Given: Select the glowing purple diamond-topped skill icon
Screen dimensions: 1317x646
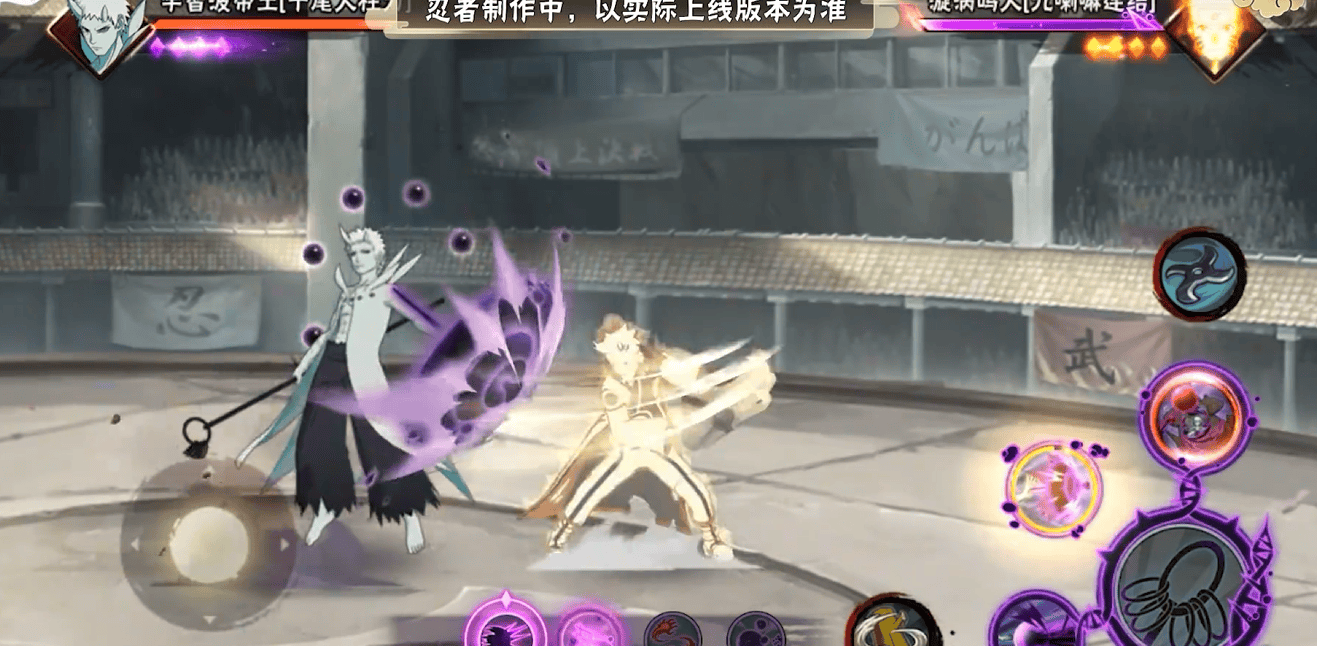Looking at the screenshot, I should [x=504, y=625].
